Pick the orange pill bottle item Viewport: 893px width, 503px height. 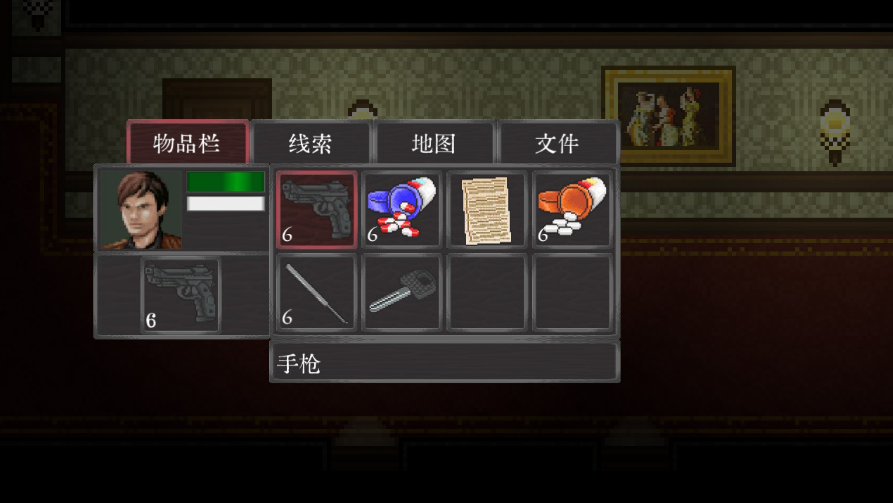tap(572, 209)
